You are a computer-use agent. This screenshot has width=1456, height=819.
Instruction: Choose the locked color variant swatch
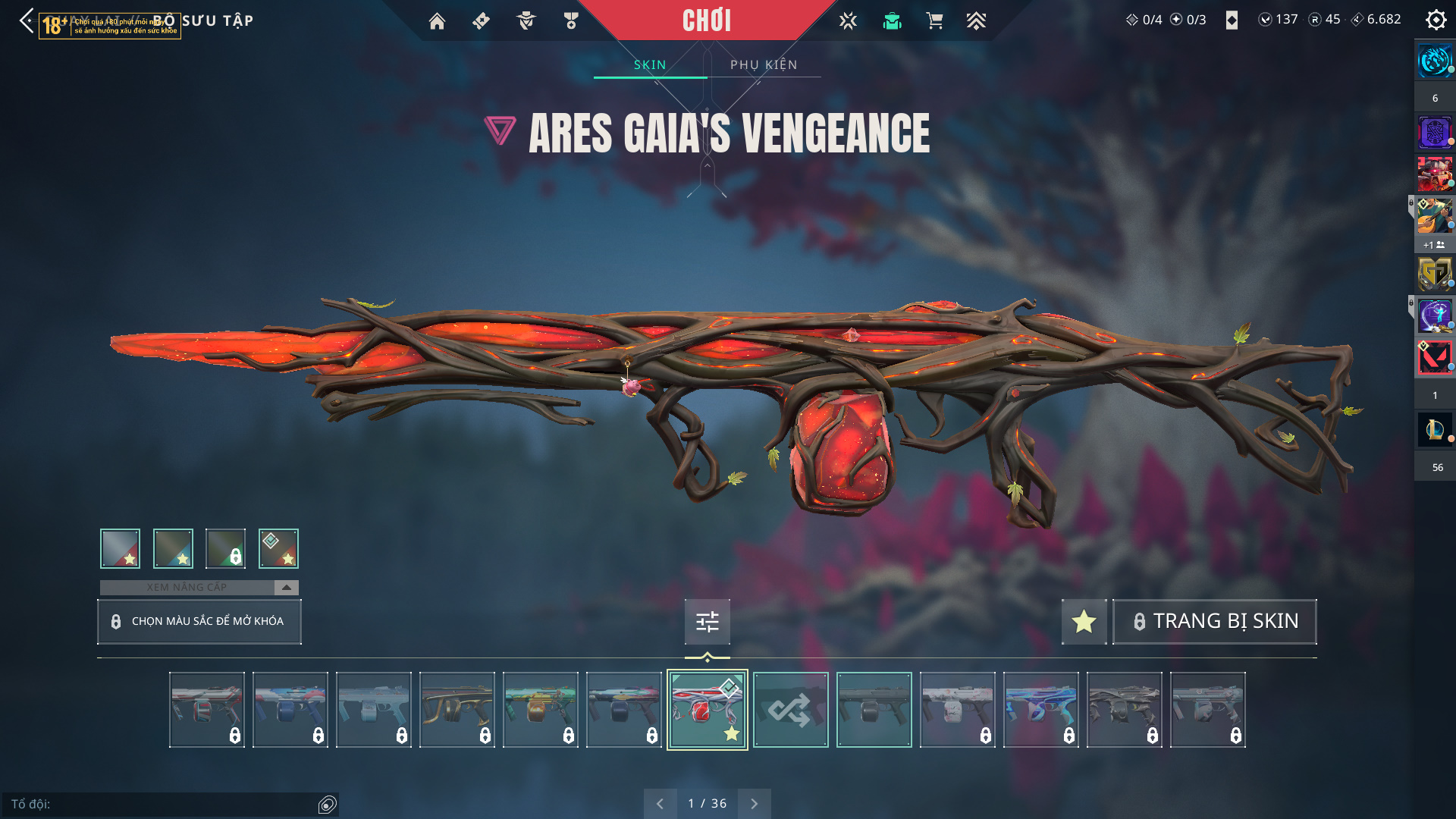pyautogui.click(x=225, y=548)
